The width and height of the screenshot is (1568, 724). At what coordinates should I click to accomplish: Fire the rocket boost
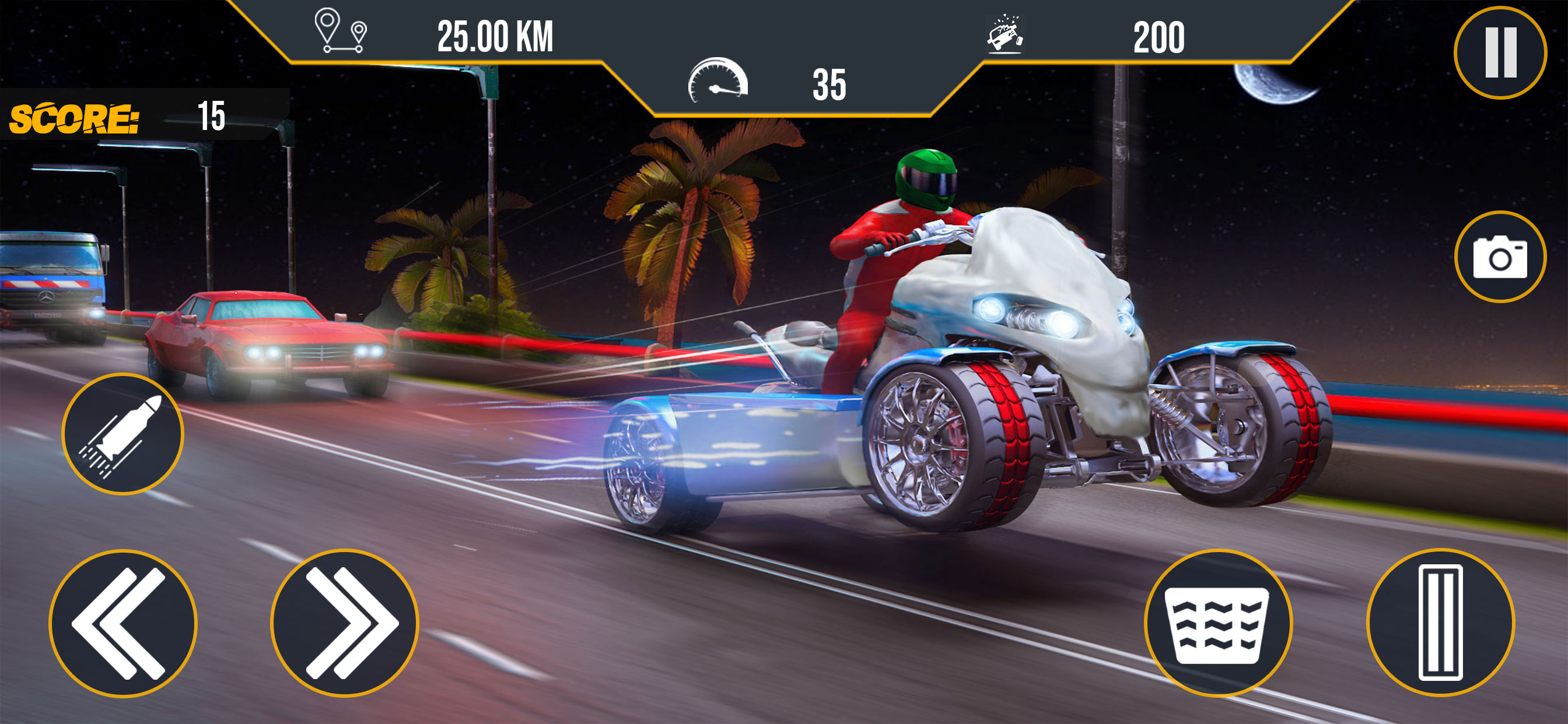click(x=123, y=434)
